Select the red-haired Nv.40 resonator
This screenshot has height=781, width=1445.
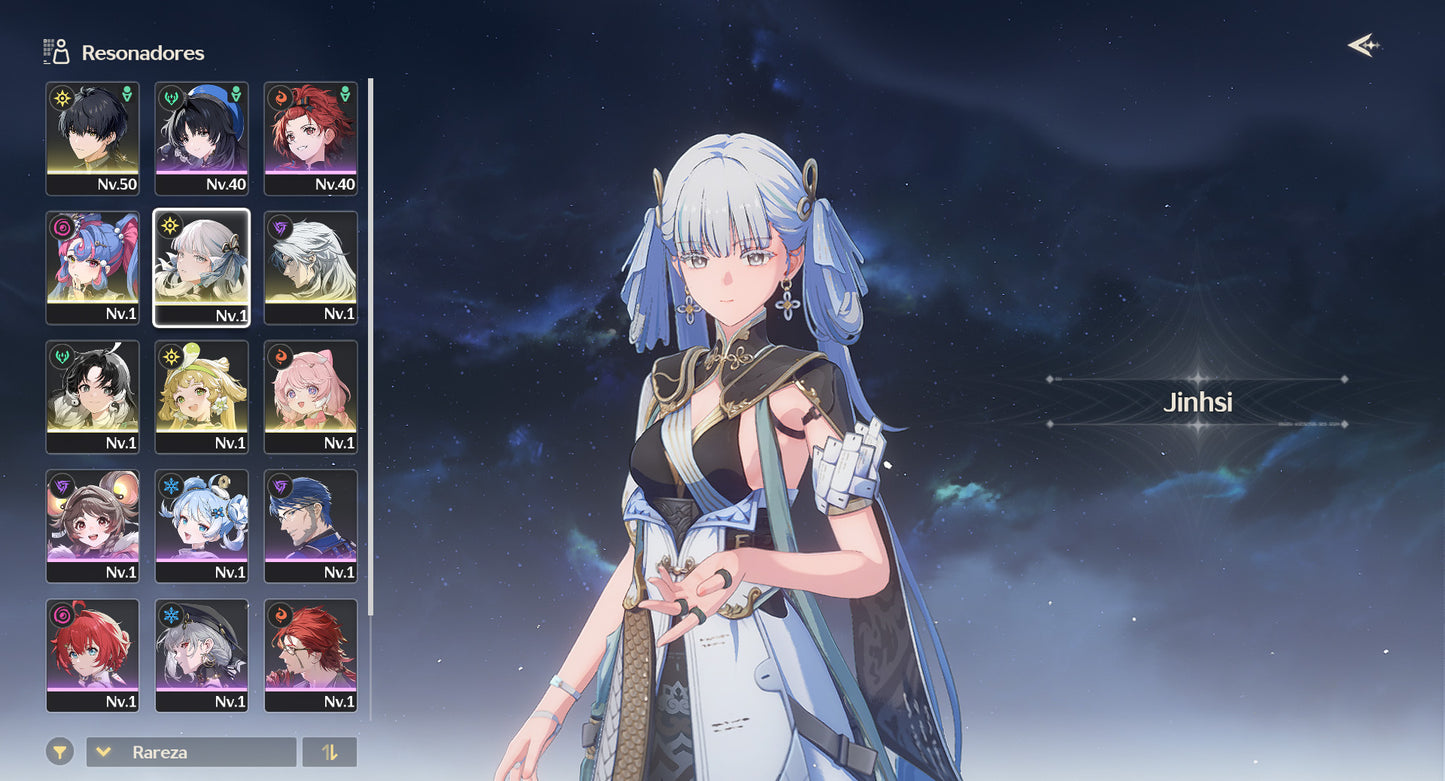pos(310,138)
